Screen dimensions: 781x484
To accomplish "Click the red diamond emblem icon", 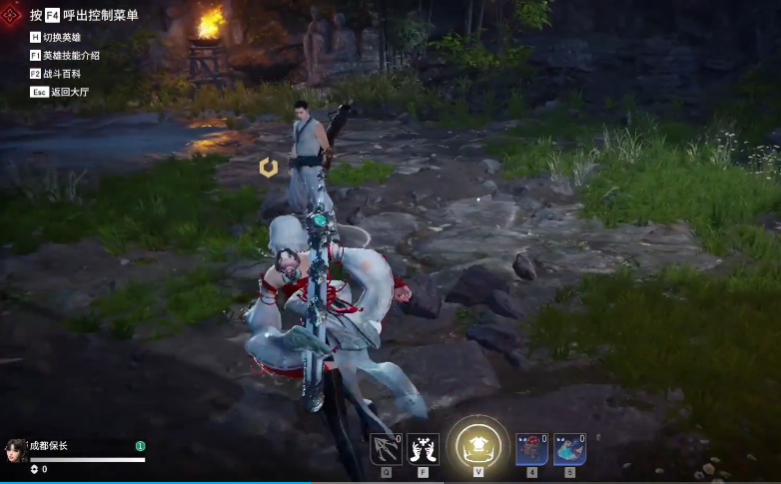I will click(12, 15).
